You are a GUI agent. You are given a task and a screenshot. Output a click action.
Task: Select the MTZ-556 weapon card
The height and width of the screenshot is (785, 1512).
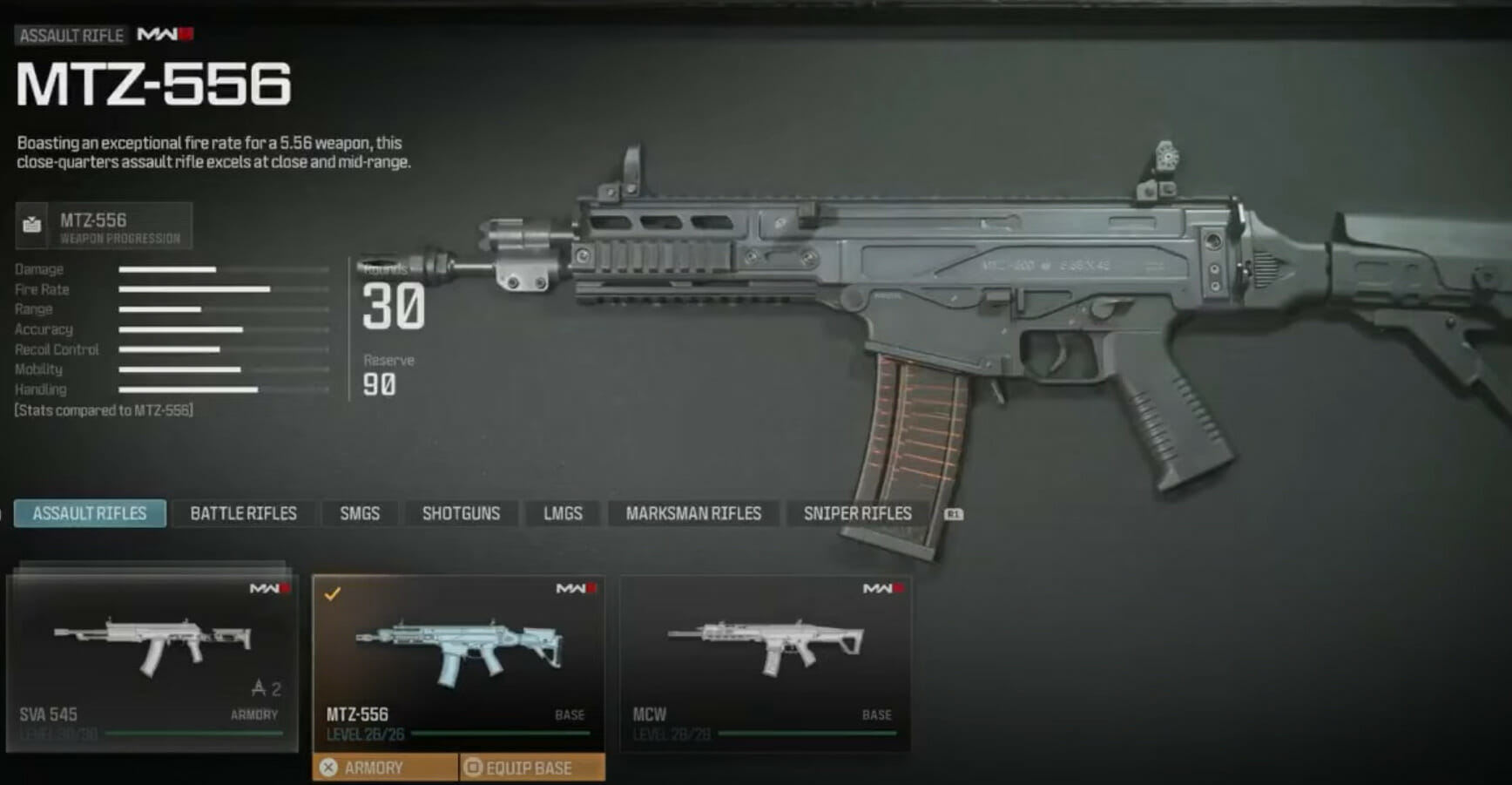click(458, 662)
